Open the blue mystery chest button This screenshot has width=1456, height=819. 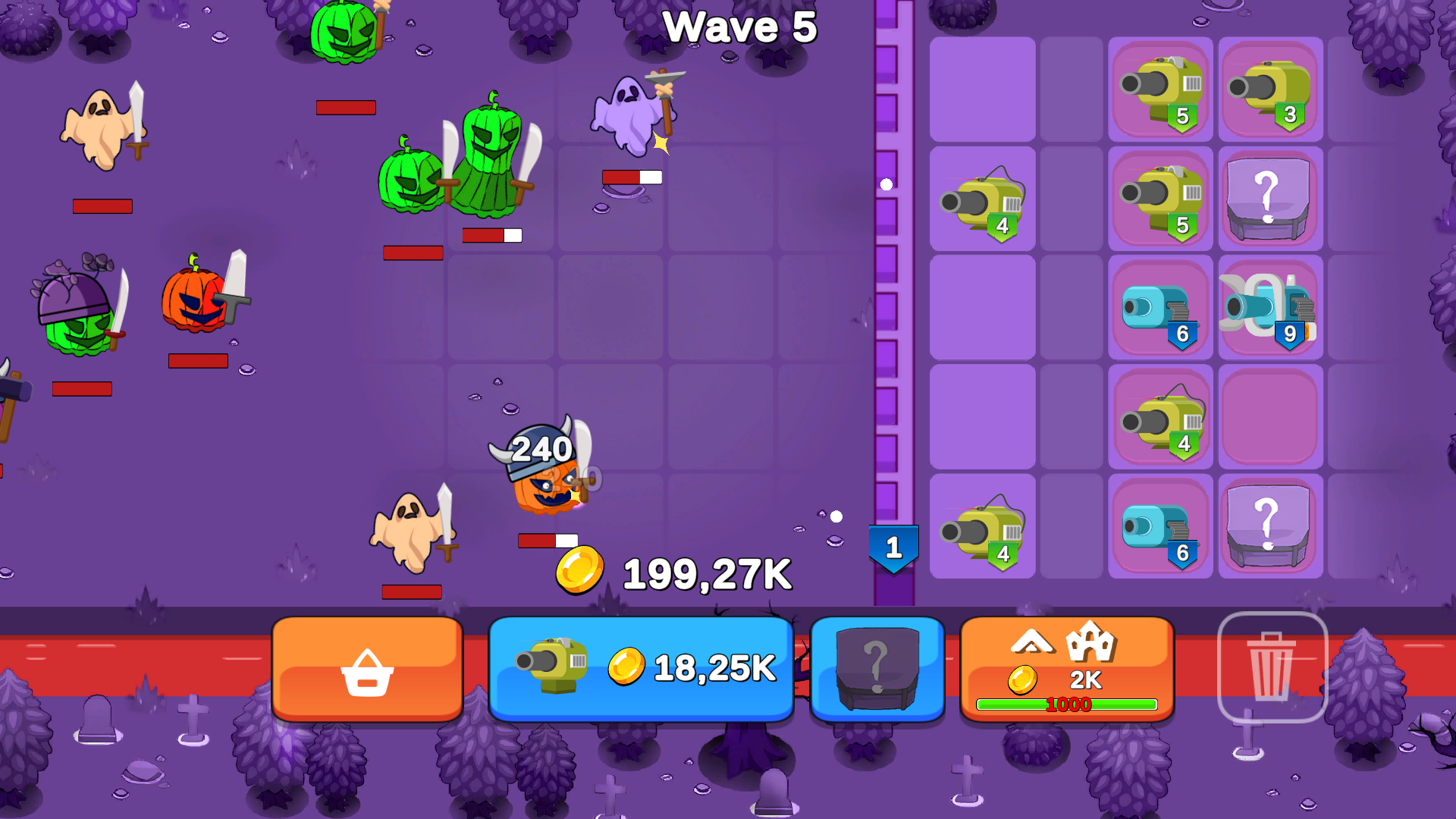click(x=877, y=668)
